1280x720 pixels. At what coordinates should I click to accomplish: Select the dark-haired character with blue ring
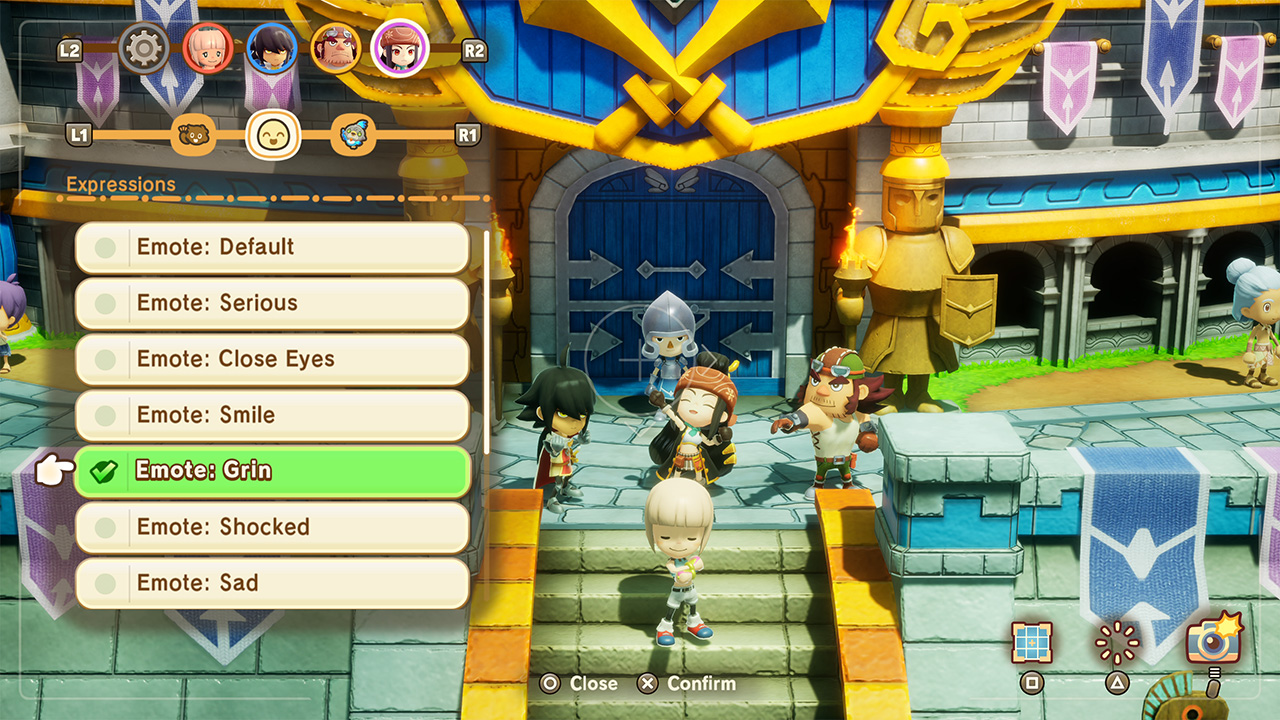[x=272, y=47]
